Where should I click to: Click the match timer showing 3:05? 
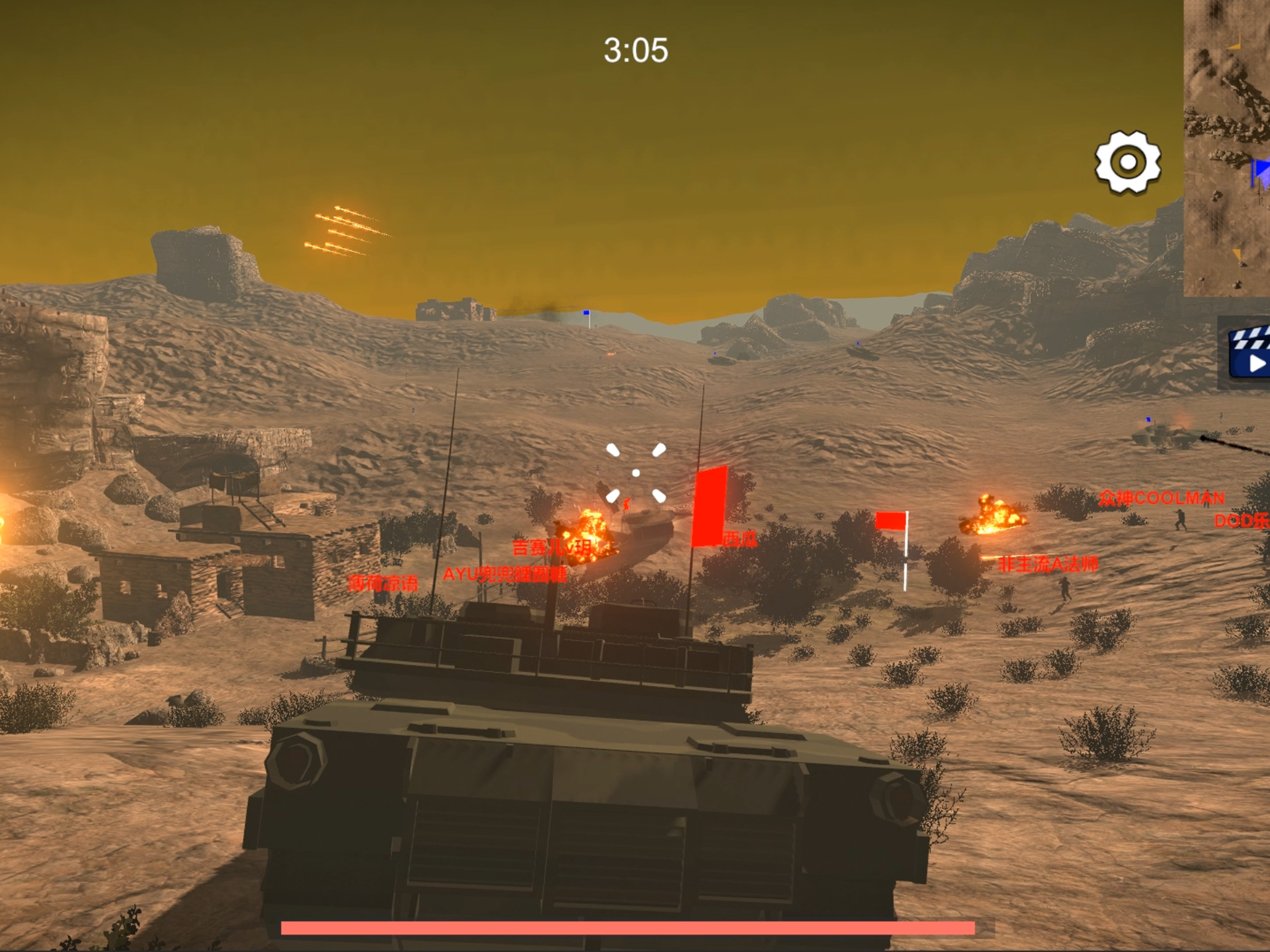635,51
